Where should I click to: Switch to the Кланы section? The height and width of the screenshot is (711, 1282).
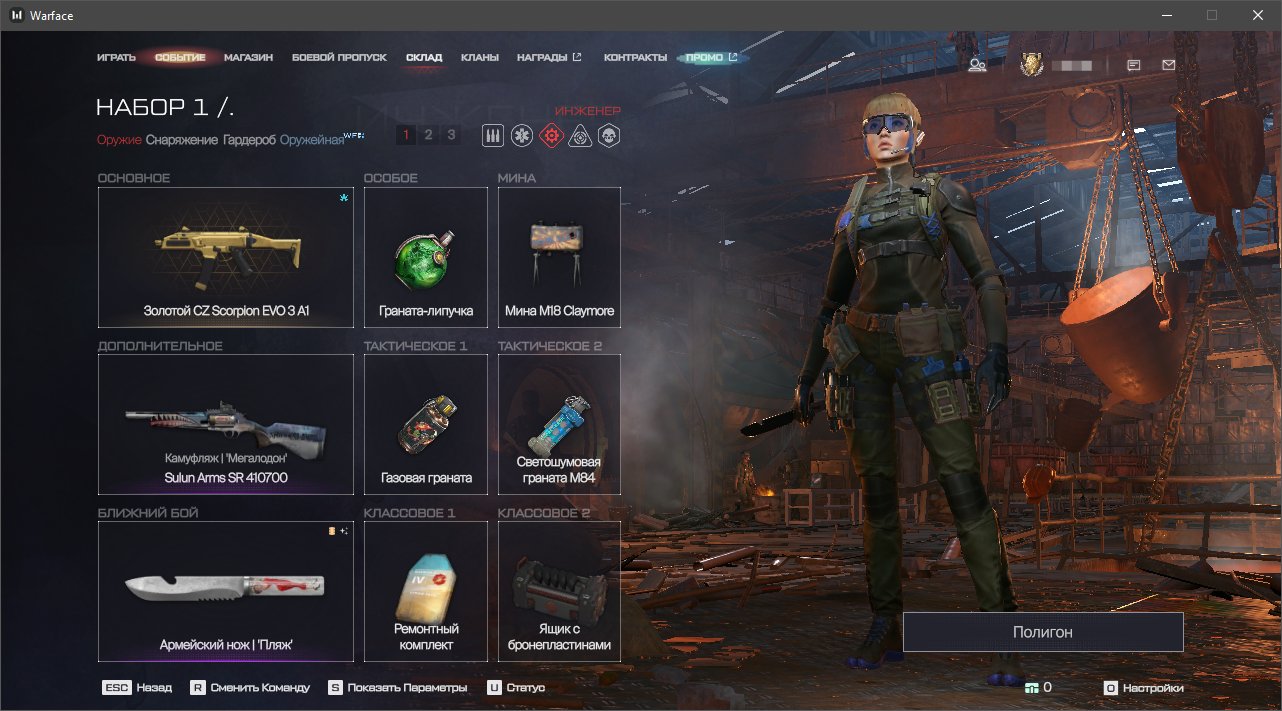click(480, 58)
